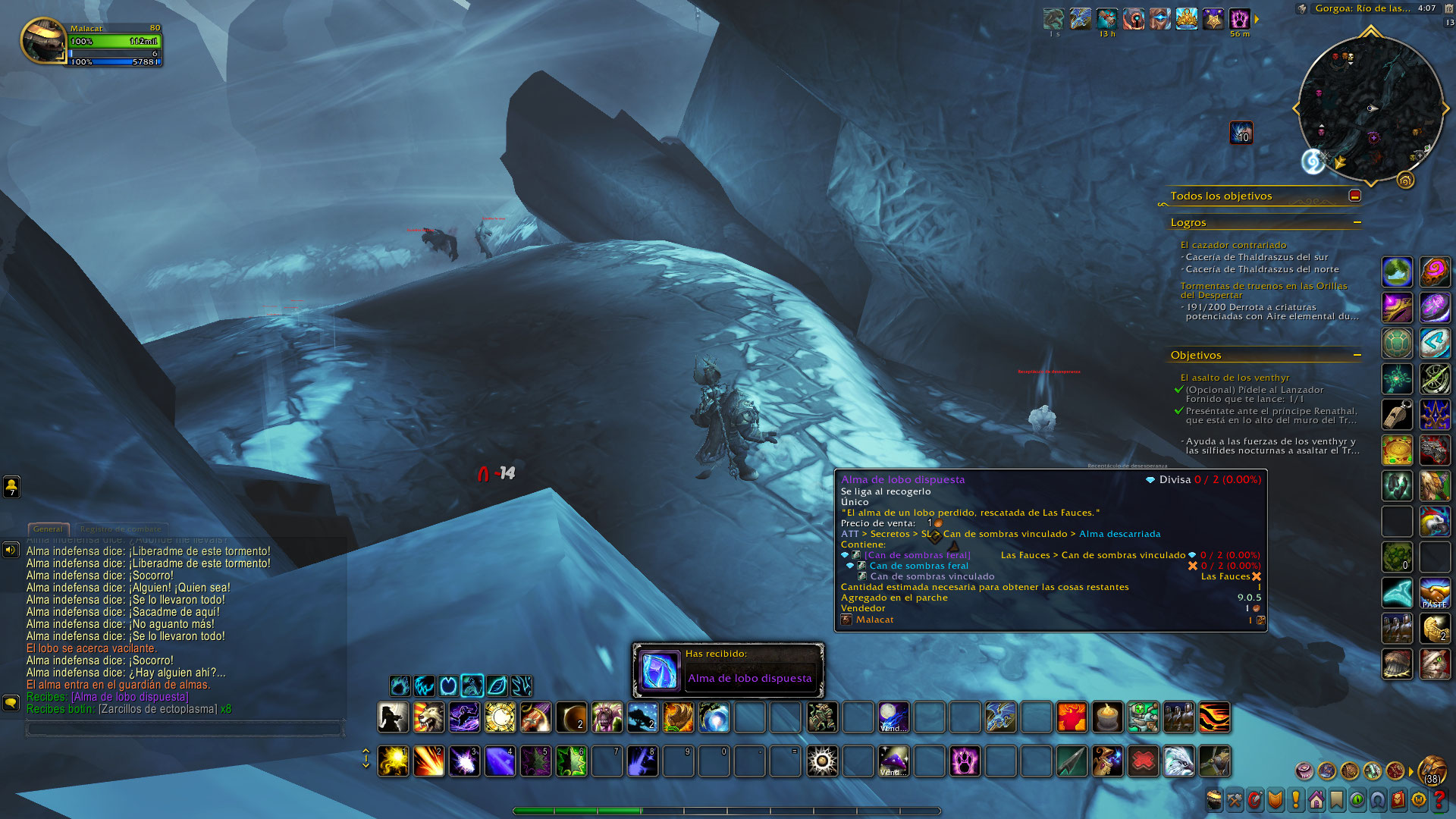Viewport: 1456px width, 819px height.
Task: Activate the roaring lion ability on the action bar
Action: tap(428, 717)
